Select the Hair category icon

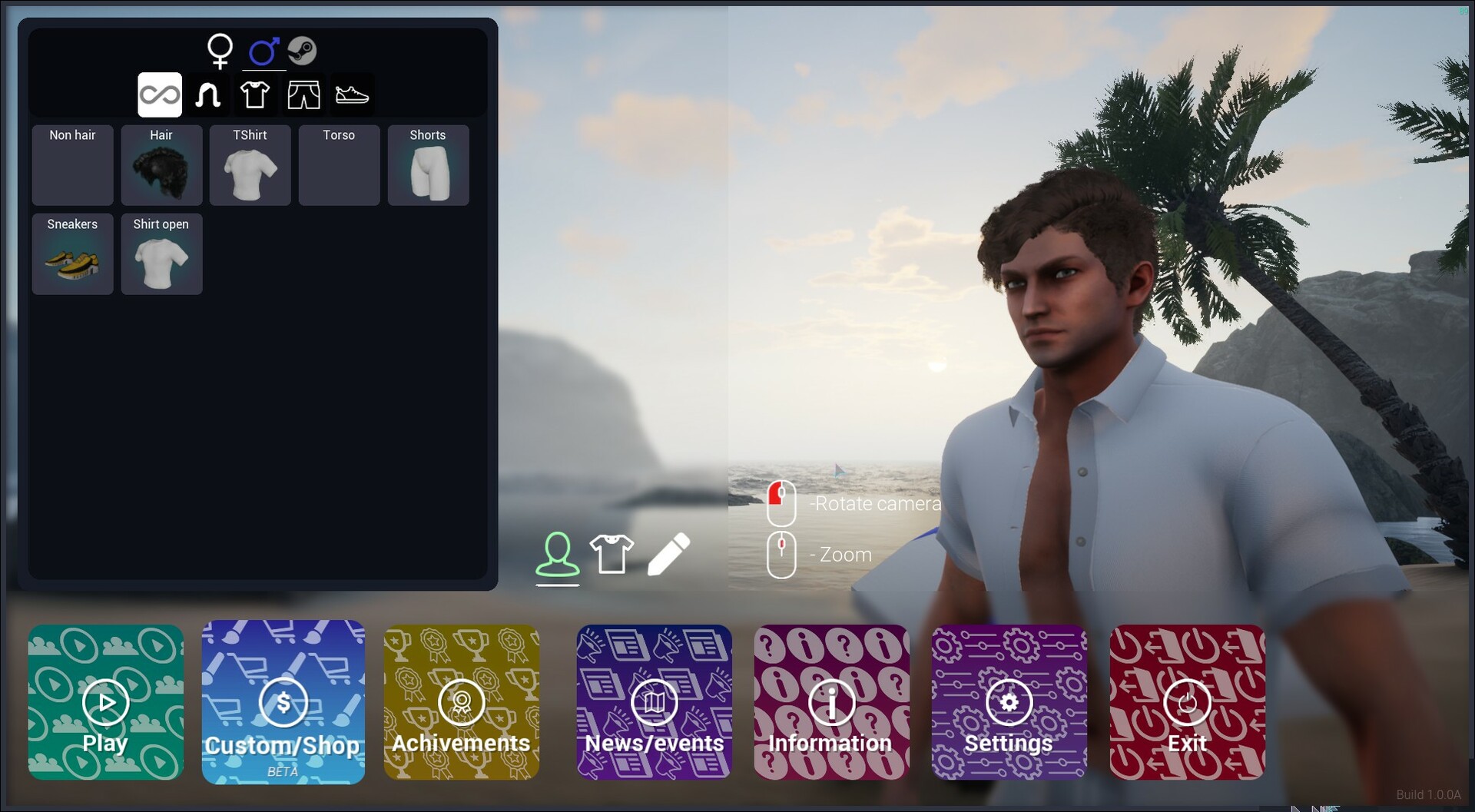208,94
